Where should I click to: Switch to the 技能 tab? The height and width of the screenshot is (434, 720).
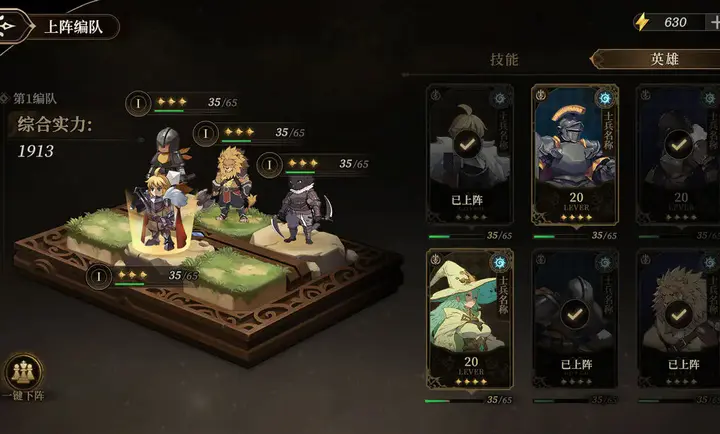(505, 59)
